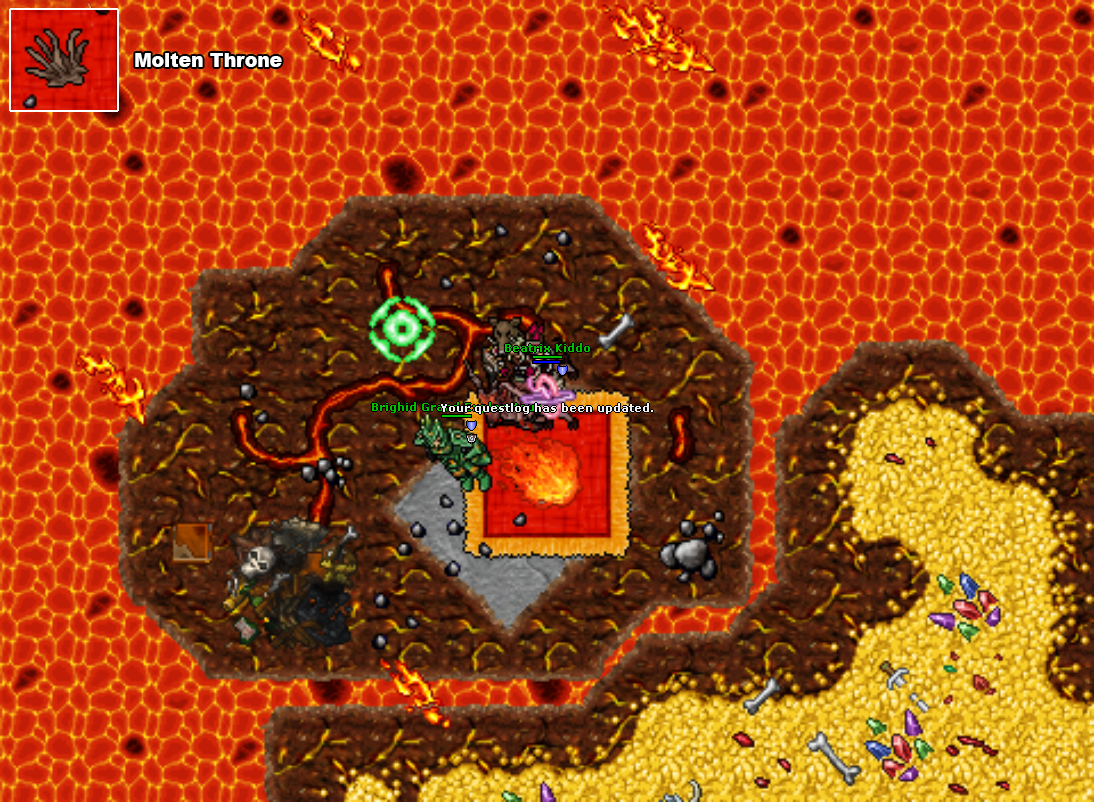This screenshot has width=1094, height=802.
Task: Click the Molten Throne thumbnail image
Action: pyautogui.click(x=64, y=60)
